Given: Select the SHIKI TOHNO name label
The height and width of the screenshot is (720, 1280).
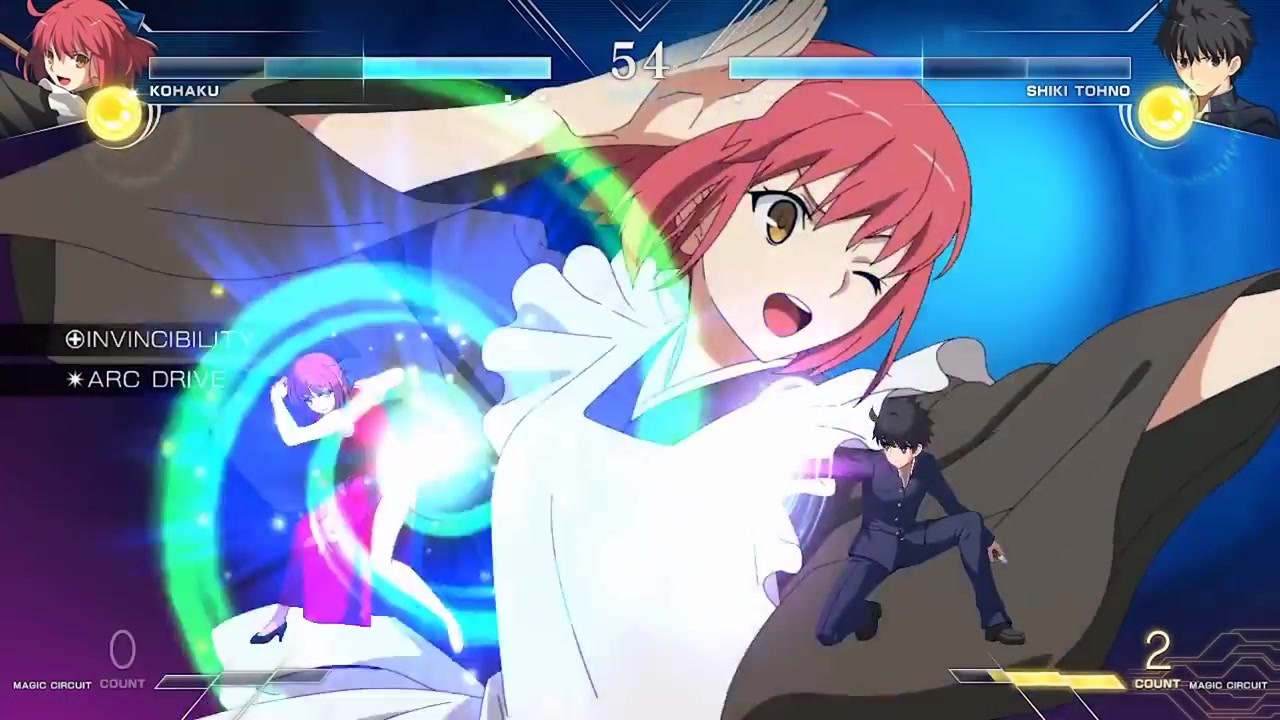Looking at the screenshot, I should click(x=1077, y=90).
